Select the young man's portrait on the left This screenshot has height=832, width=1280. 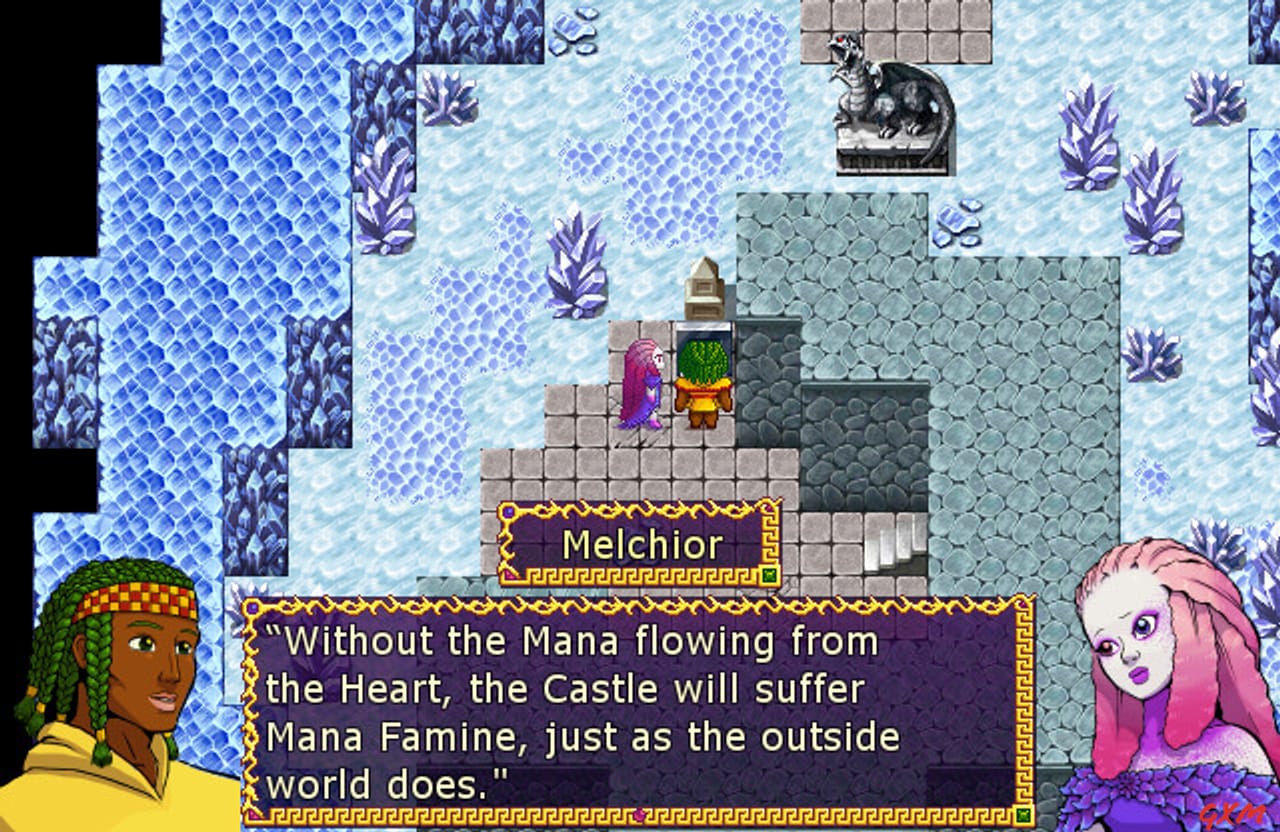pyautogui.click(x=120, y=690)
